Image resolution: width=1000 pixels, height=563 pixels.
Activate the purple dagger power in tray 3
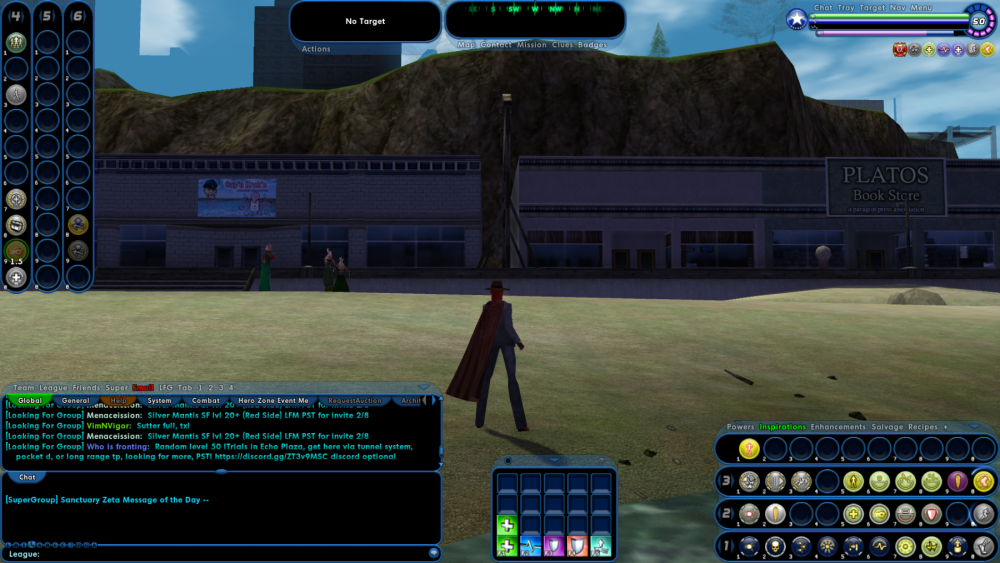tap(957, 481)
